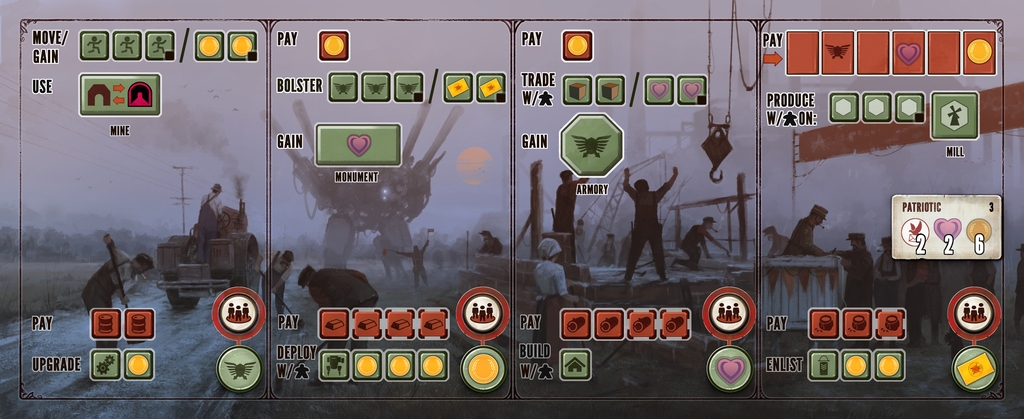Choose the Build house icon
This screenshot has height=419, width=1024.
574,365
